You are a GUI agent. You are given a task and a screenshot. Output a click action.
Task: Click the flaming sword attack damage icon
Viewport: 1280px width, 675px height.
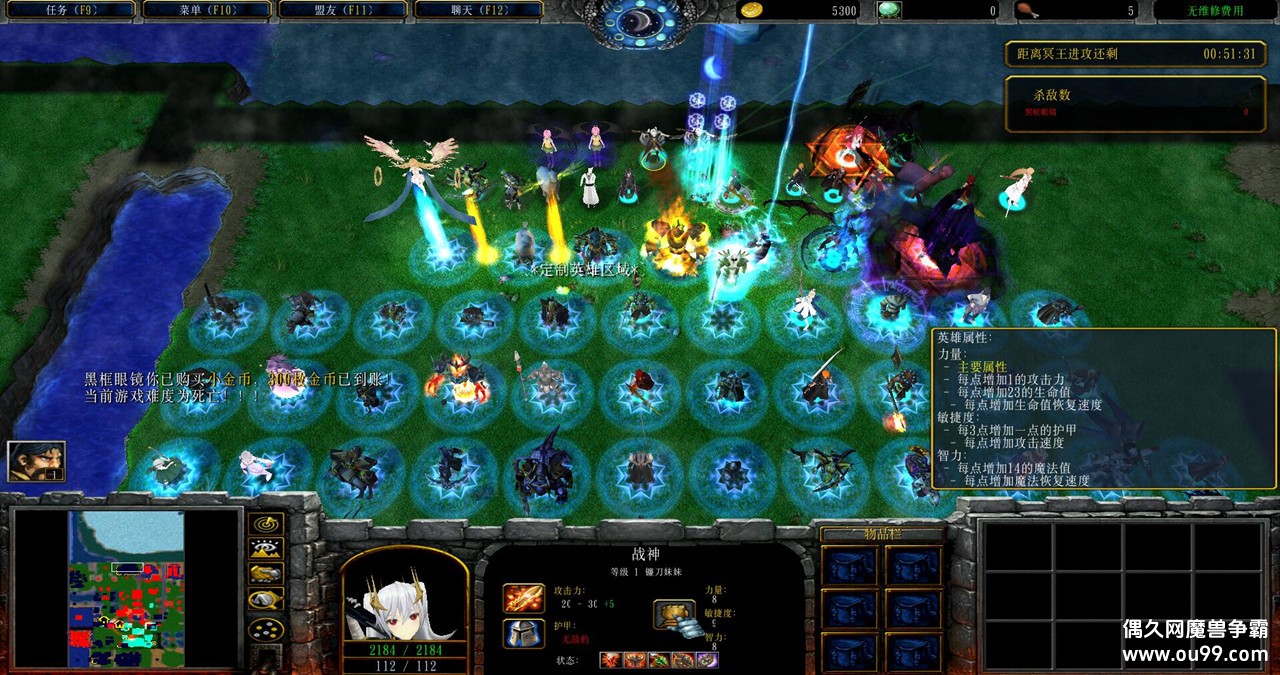[523, 598]
